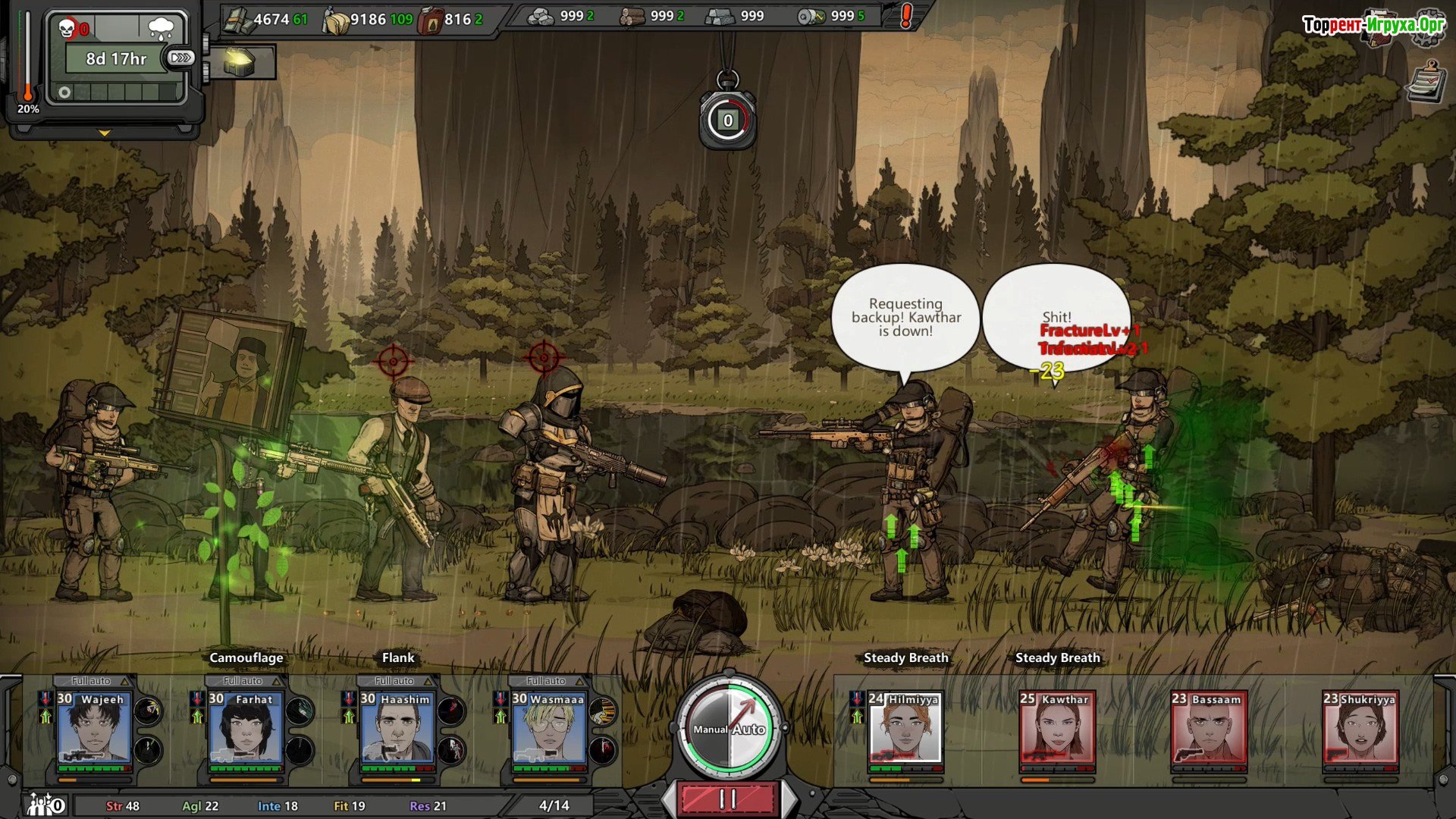Viewport: 1456px width, 819px height.
Task: Select Wajeeh's squad portrait
Action: click(x=94, y=726)
